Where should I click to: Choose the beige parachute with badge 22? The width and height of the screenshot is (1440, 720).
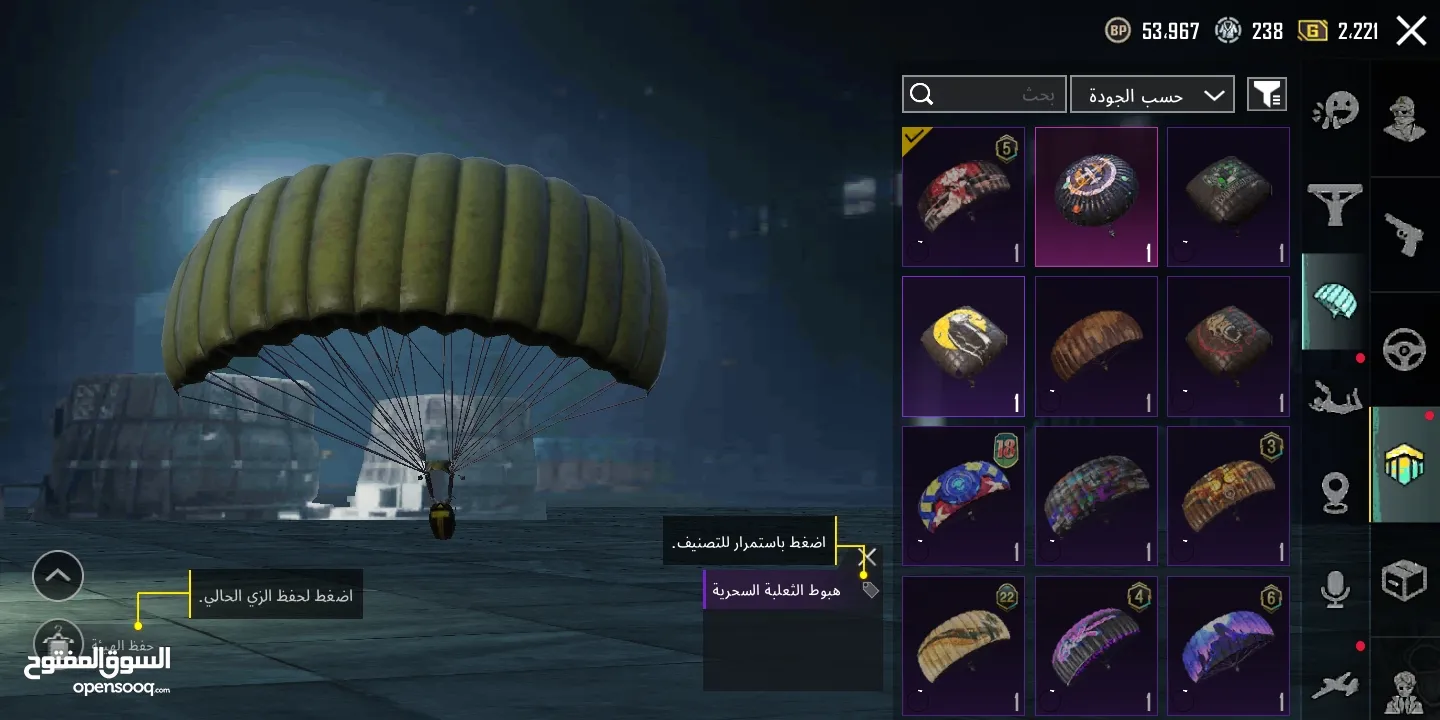[x=963, y=645]
